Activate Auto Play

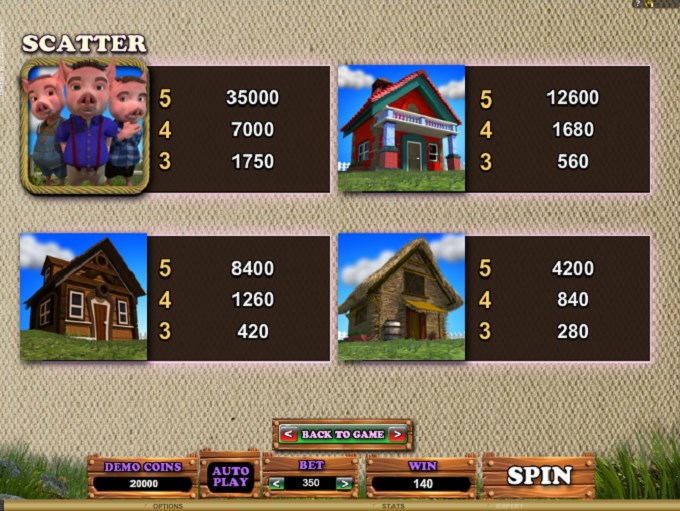coord(230,476)
